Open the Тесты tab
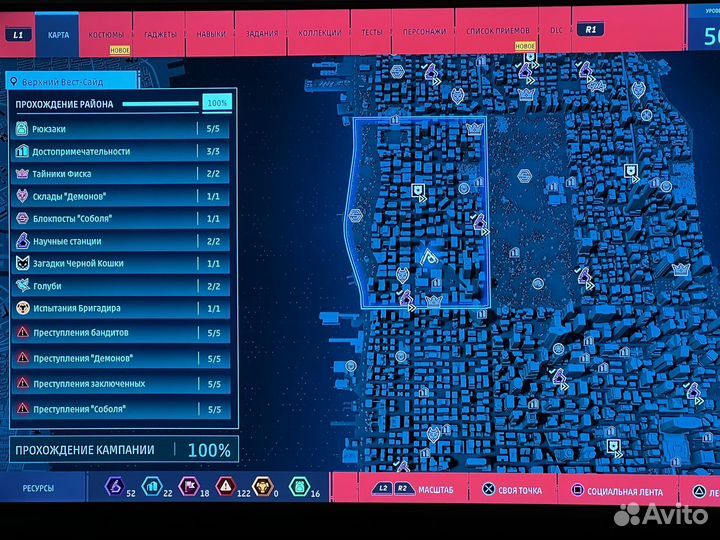Image resolution: width=720 pixels, height=540 pixels. [x=372, y=31]
